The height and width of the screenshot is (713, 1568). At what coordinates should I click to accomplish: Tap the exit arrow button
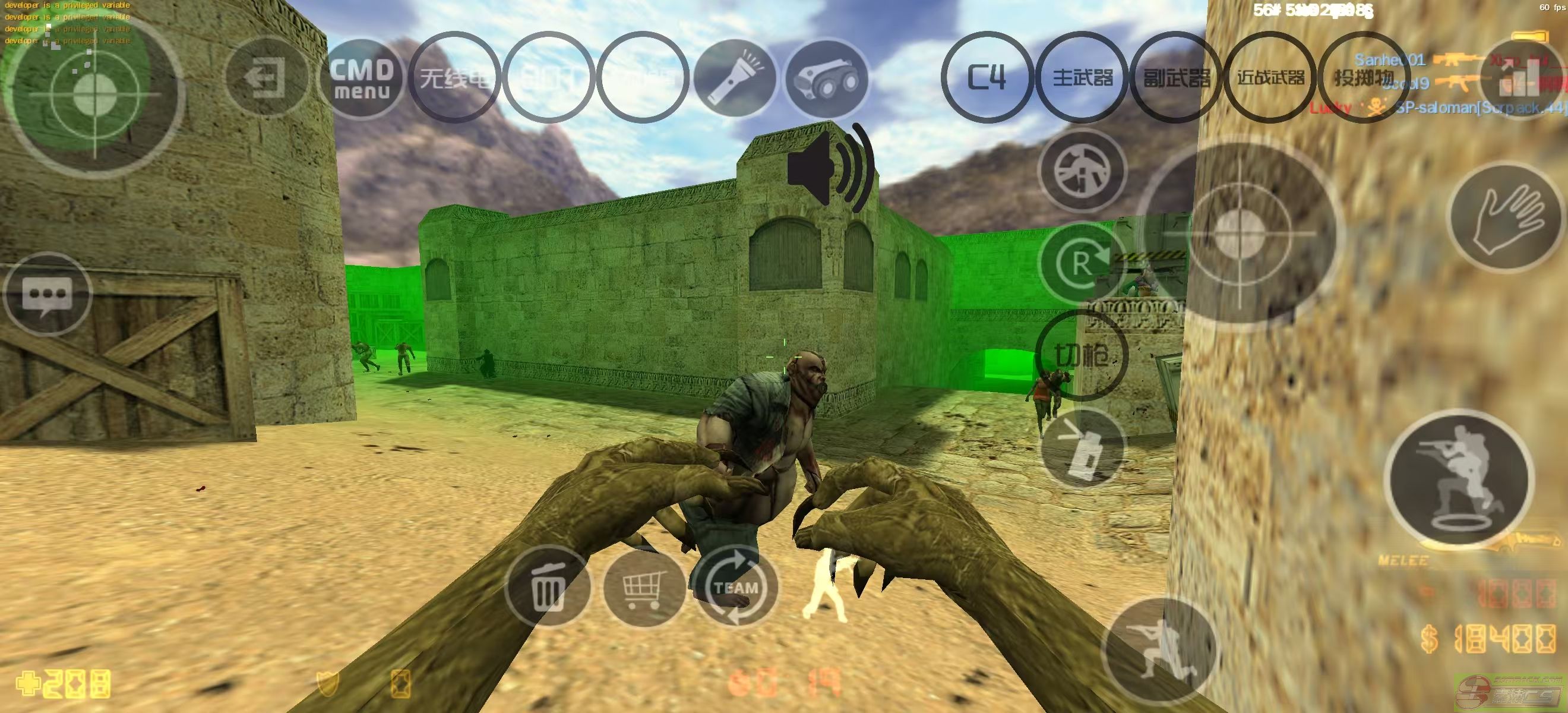267,78
